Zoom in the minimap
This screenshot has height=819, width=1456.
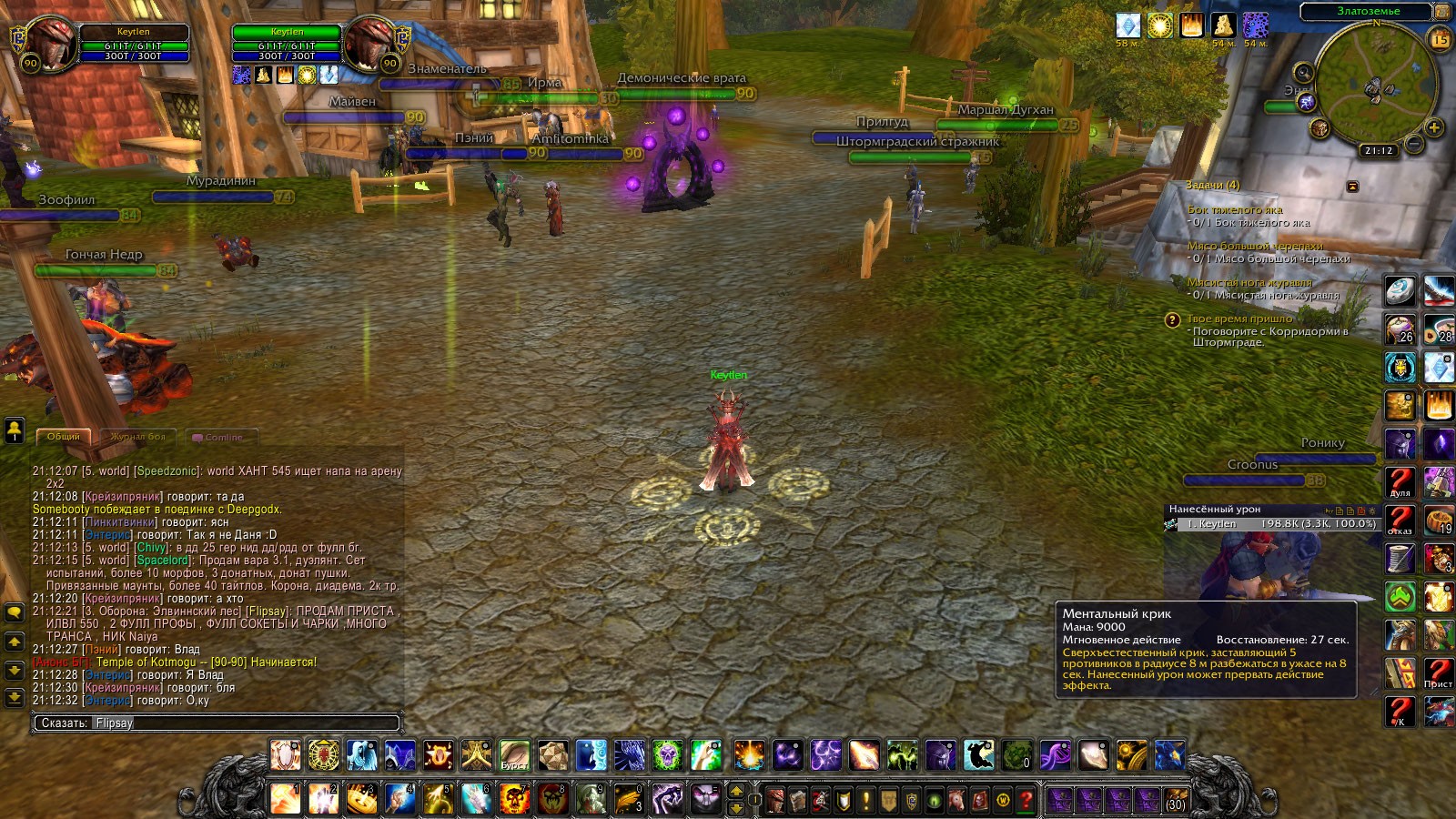(x=1434, y=128)
